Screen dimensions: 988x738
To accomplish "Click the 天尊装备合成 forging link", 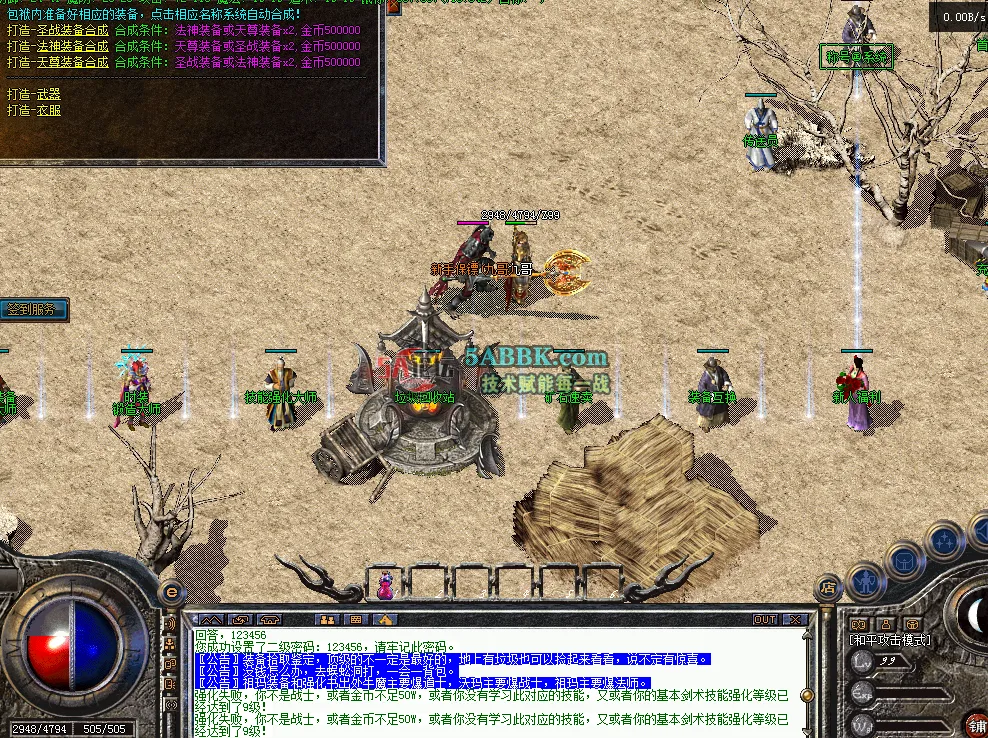I will tap(72, 62).
